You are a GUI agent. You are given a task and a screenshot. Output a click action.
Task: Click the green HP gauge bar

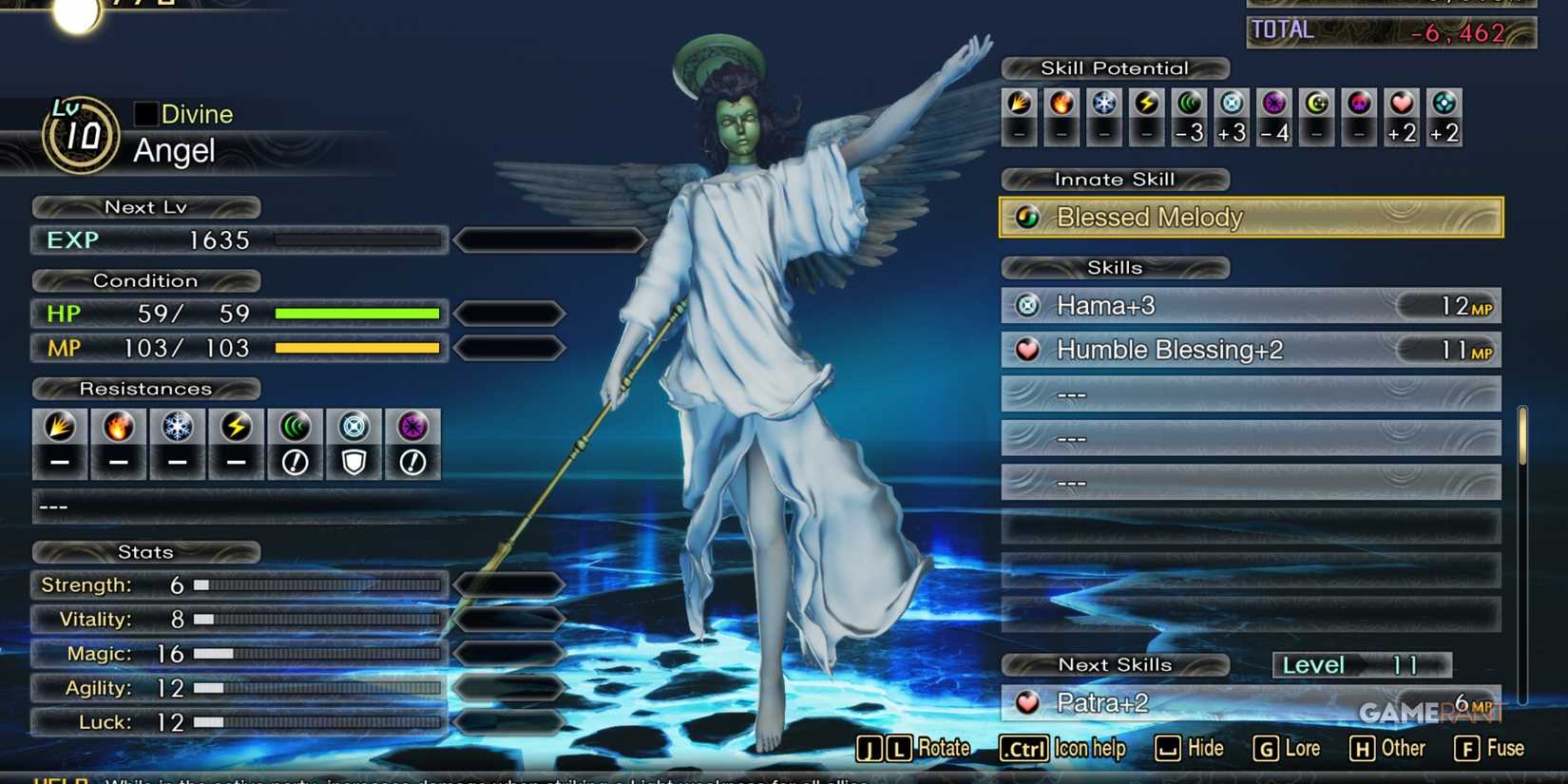pos(355,314)
